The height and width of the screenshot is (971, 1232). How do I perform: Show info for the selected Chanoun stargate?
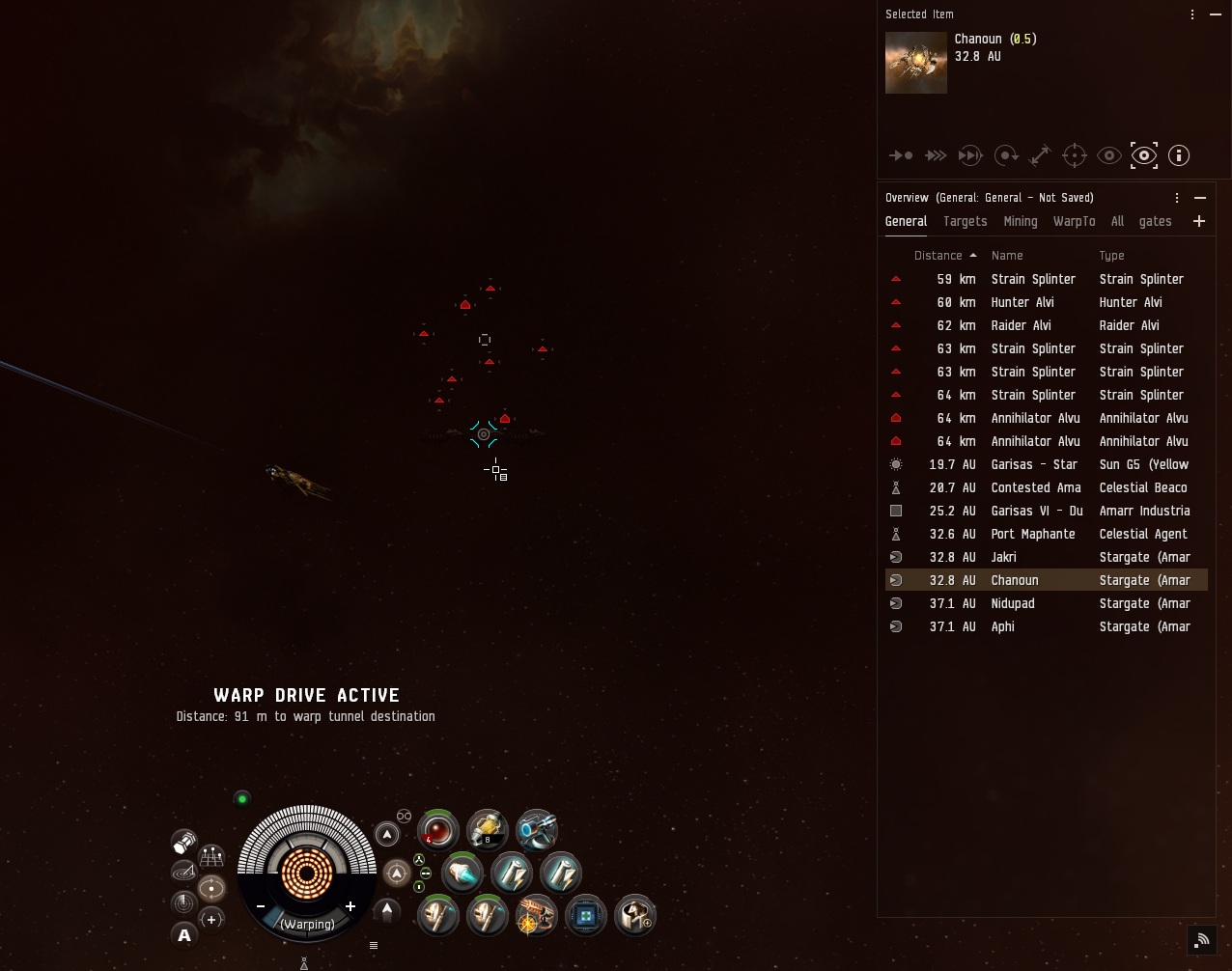pyautogui.click(x=1179, y=155)
